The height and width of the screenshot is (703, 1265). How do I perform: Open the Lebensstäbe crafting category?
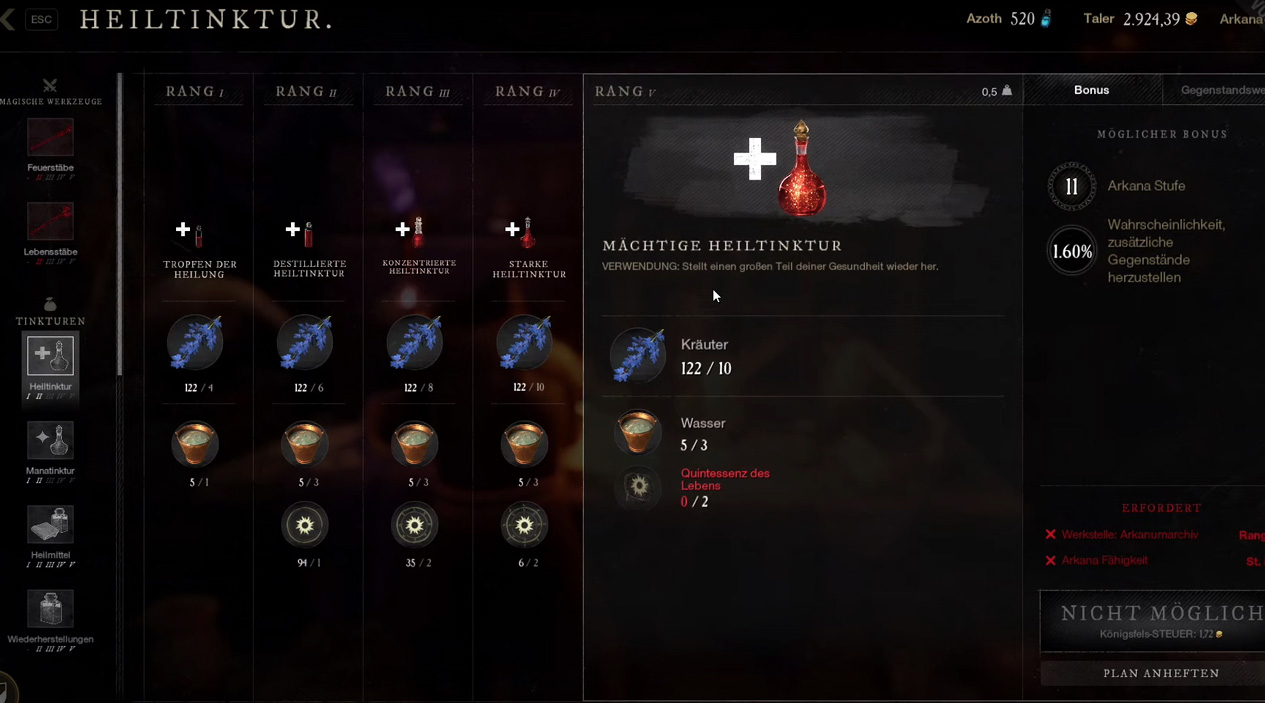(50, 223)
